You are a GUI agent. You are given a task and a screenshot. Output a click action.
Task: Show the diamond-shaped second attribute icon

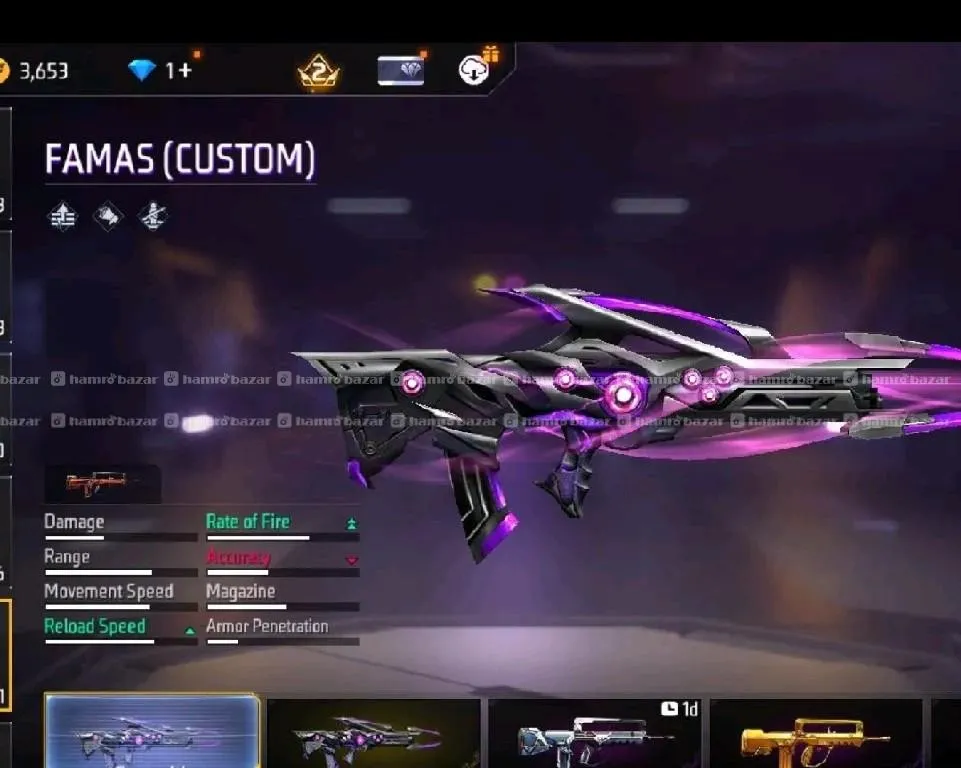tap(107, 216)
